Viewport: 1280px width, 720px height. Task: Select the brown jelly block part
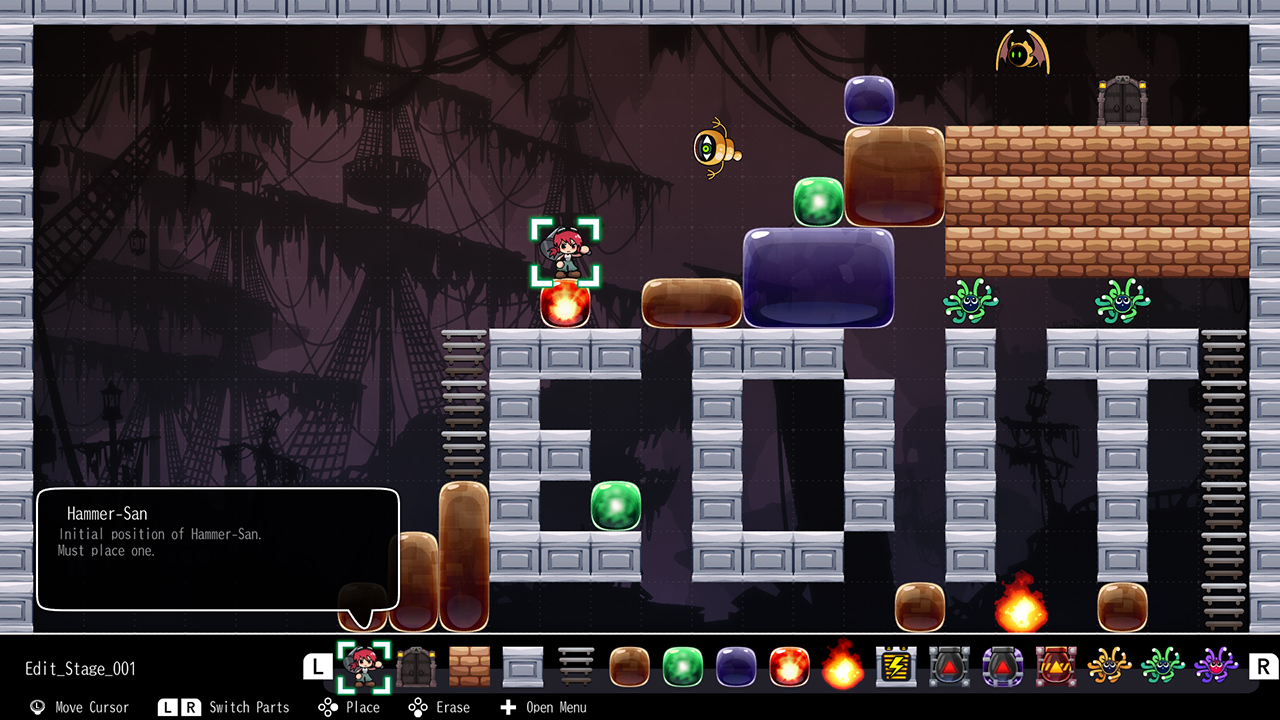click(629, 666)
